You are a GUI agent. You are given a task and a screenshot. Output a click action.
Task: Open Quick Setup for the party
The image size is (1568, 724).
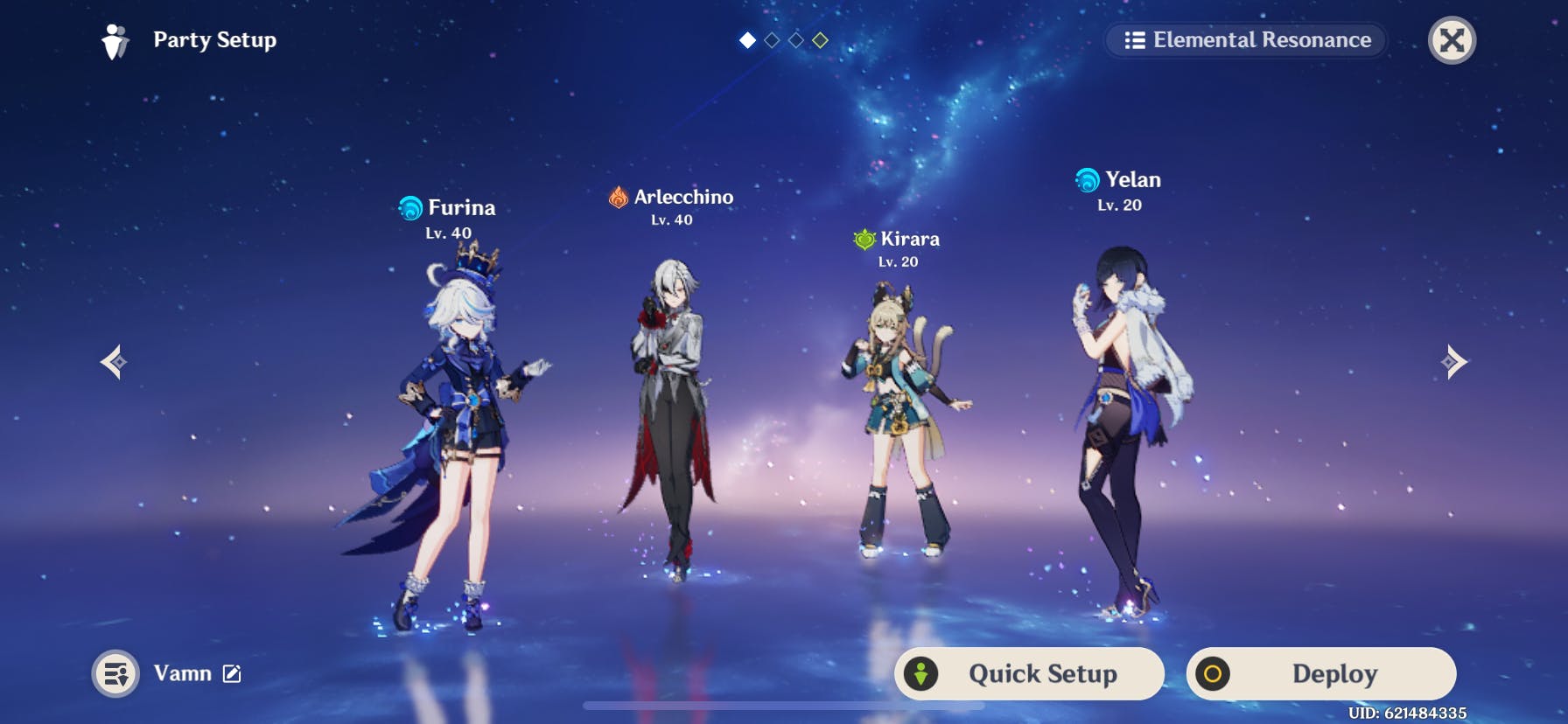point(1029,673)
